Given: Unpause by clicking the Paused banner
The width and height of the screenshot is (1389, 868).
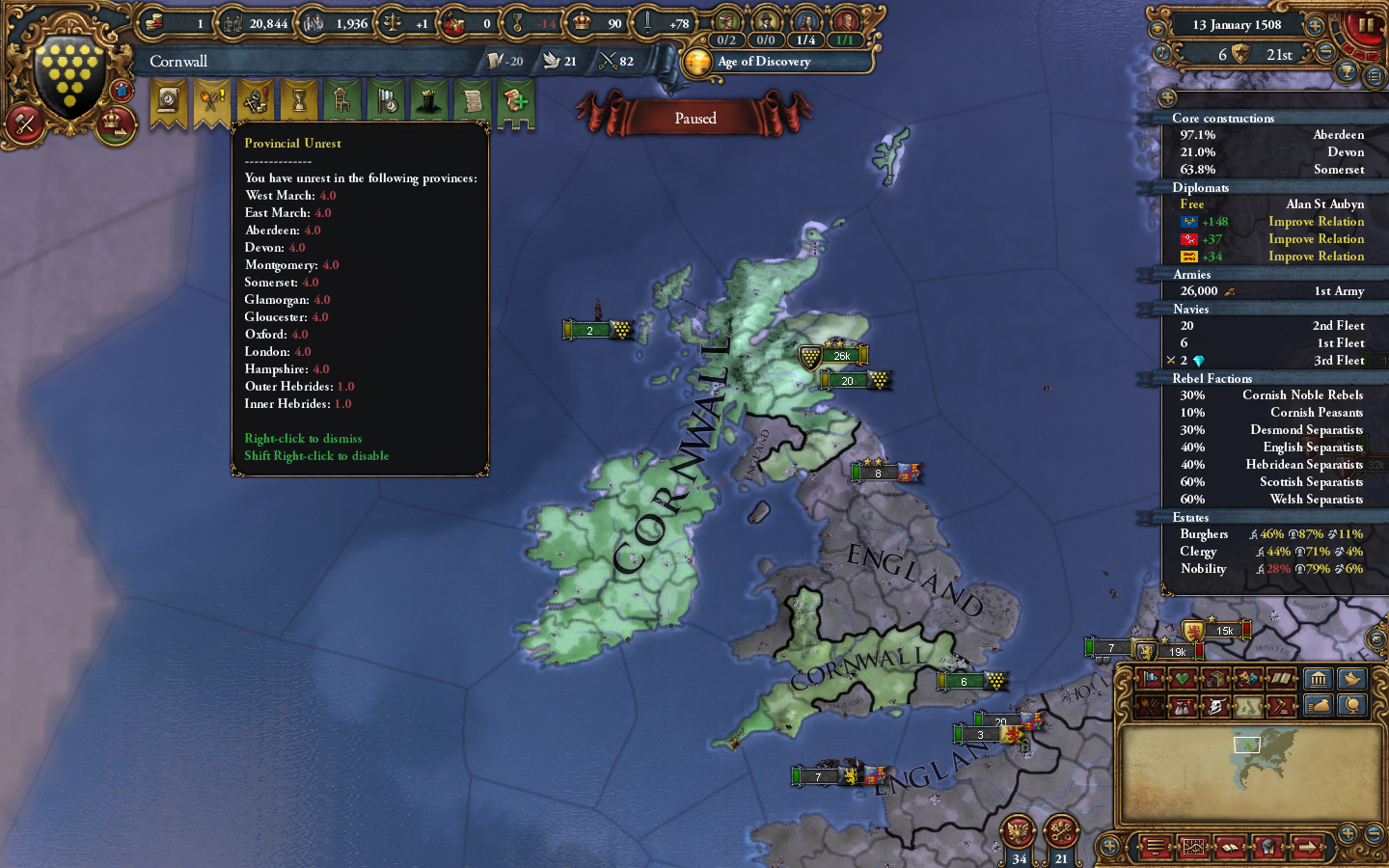Looking at the screenshot, I should pyautogui.click(x=696, y=118).
